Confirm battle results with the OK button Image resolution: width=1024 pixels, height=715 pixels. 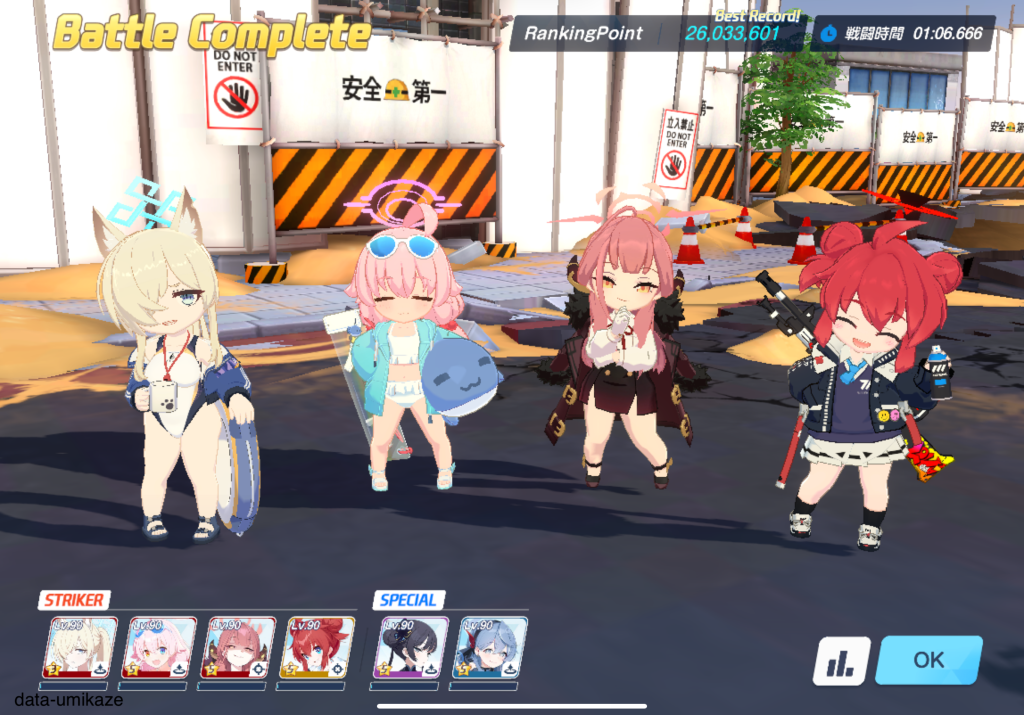(x=928, y=660)
